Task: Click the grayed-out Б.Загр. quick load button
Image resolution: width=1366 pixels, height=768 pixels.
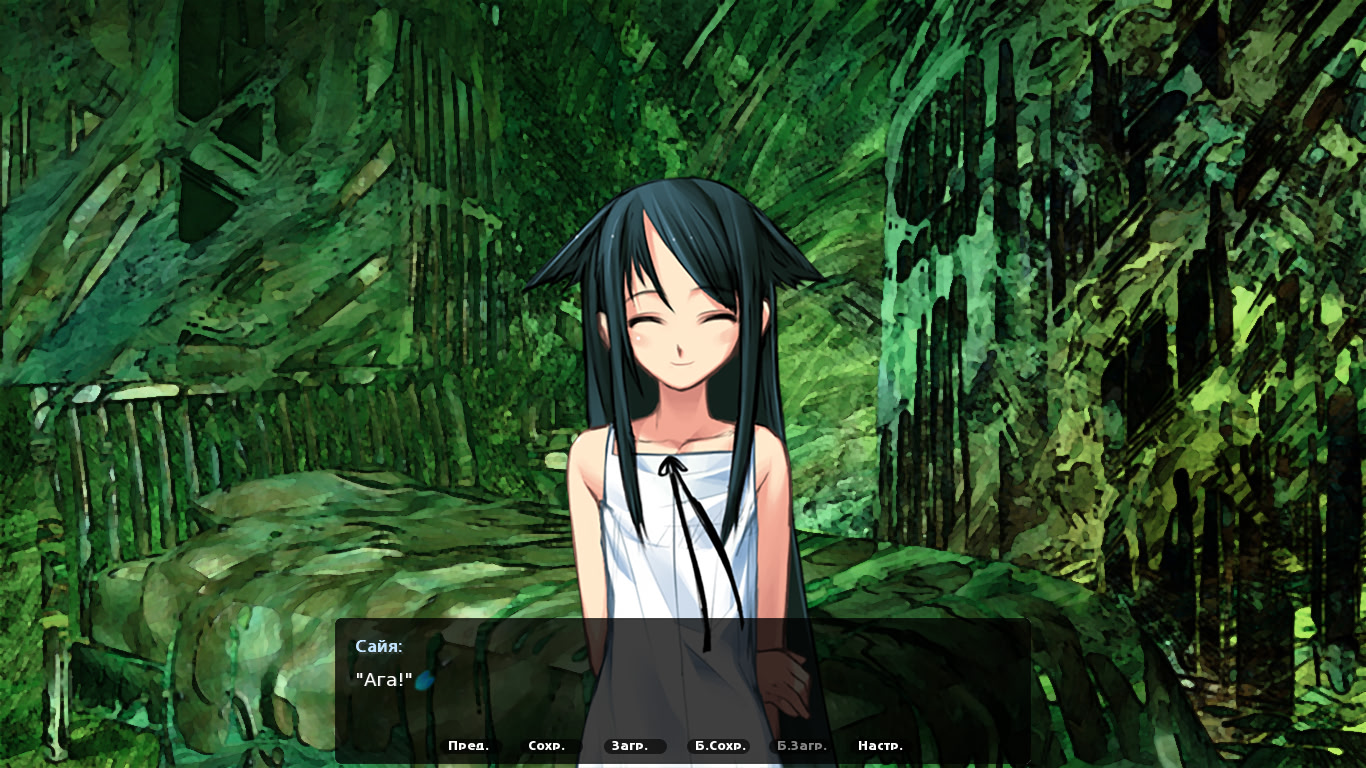Action: [x=801, y=745]
